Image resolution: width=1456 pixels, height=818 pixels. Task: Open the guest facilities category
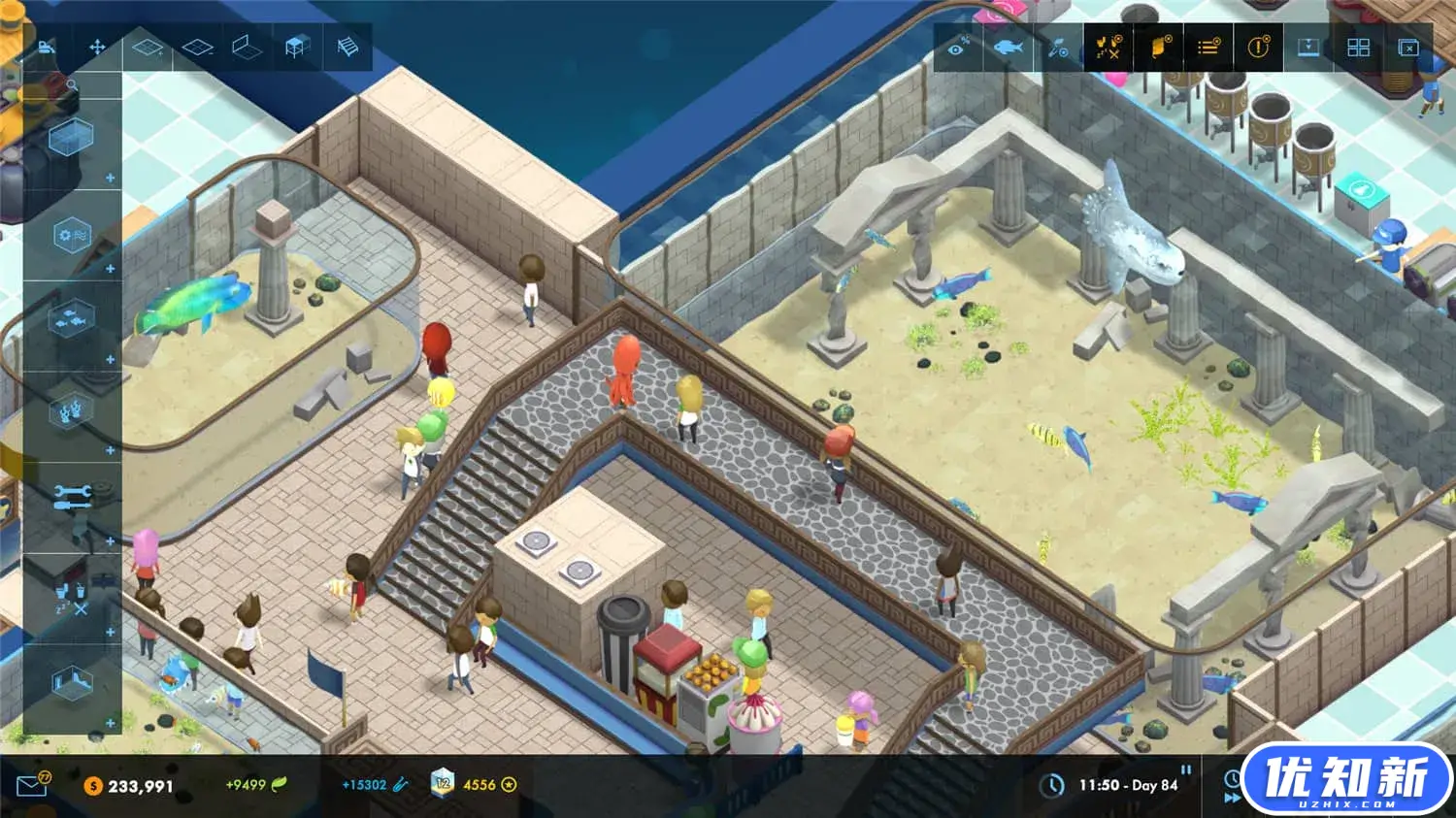coord(71,594)
